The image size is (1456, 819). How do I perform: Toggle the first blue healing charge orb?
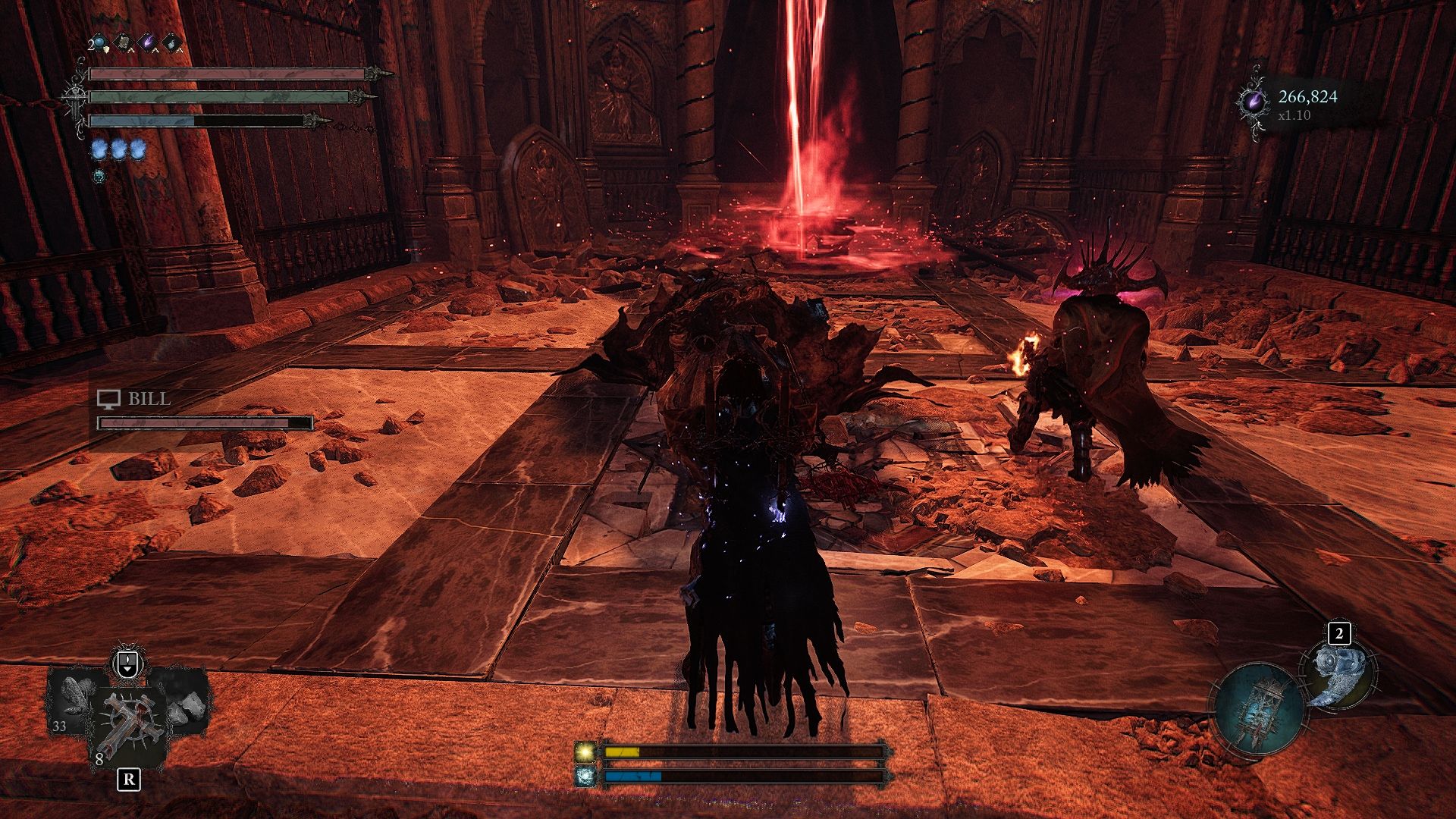(99, 149)
